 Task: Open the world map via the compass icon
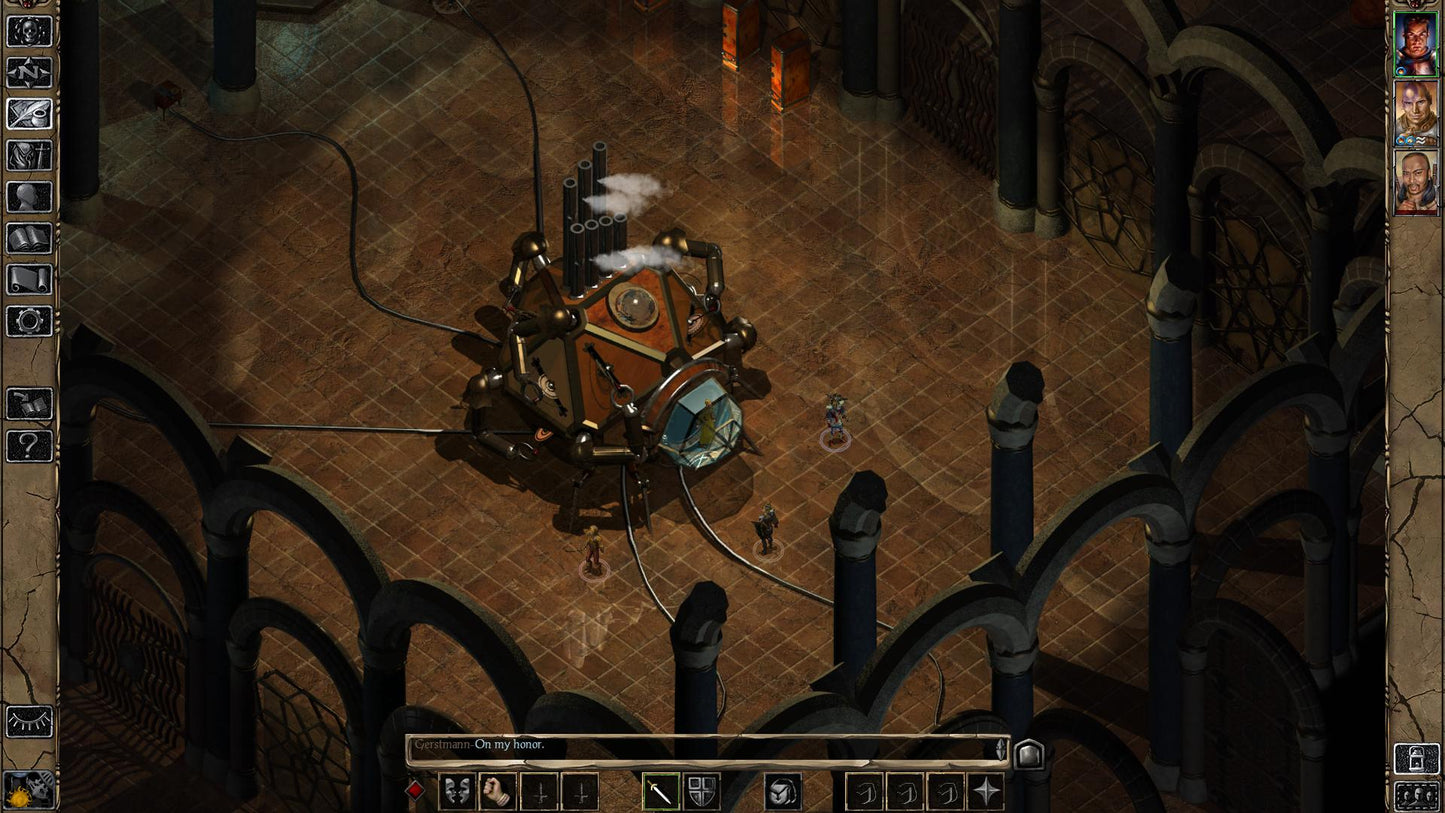(27, 73)
